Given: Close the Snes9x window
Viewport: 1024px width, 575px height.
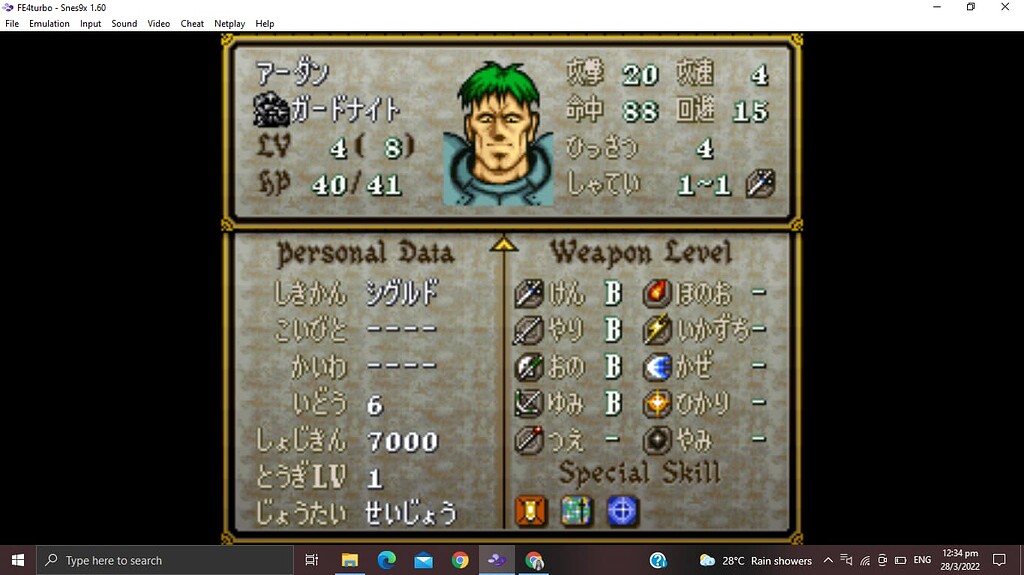Looking at the screenshot, I should [1005, 7].
